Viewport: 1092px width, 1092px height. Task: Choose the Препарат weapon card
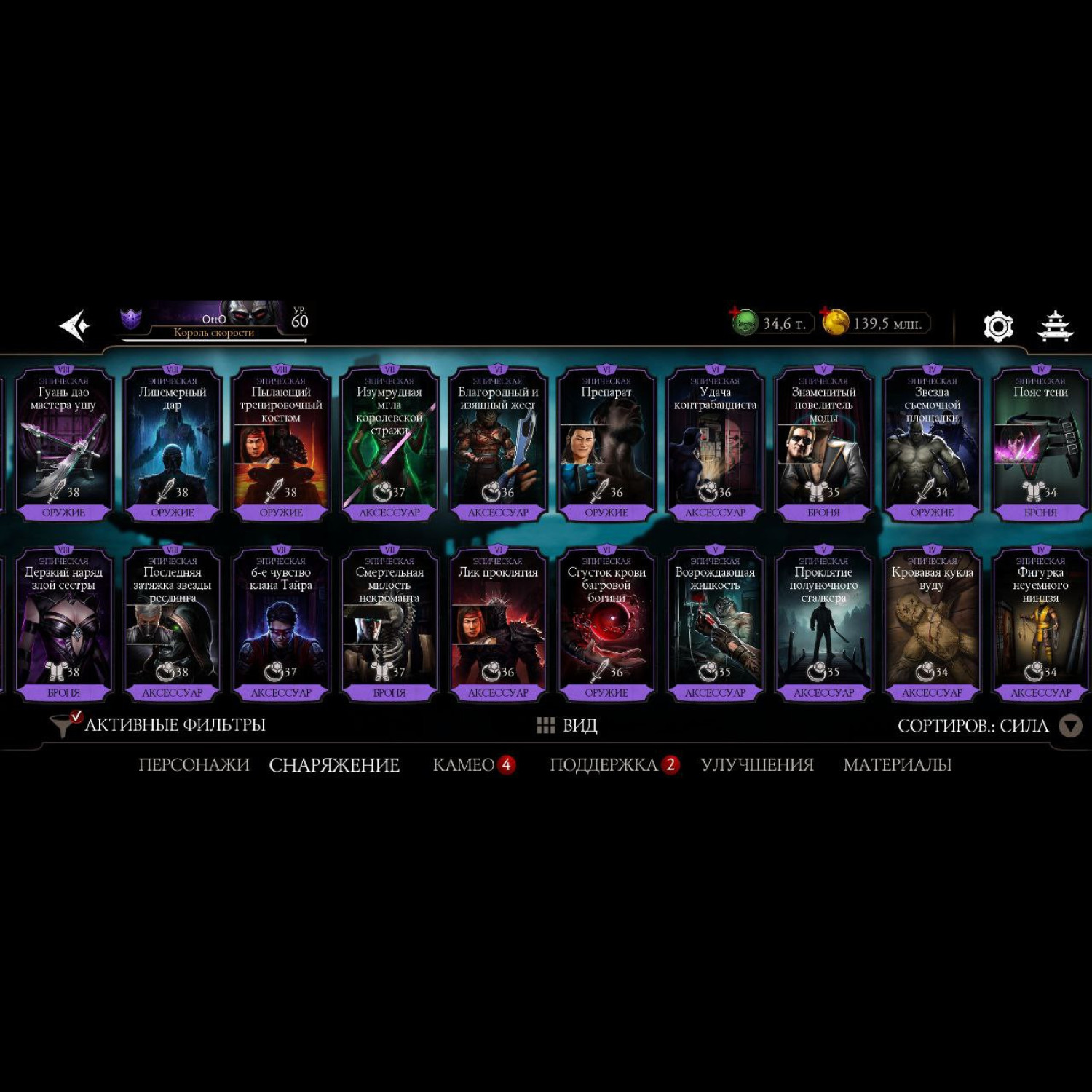click(606, 444)
